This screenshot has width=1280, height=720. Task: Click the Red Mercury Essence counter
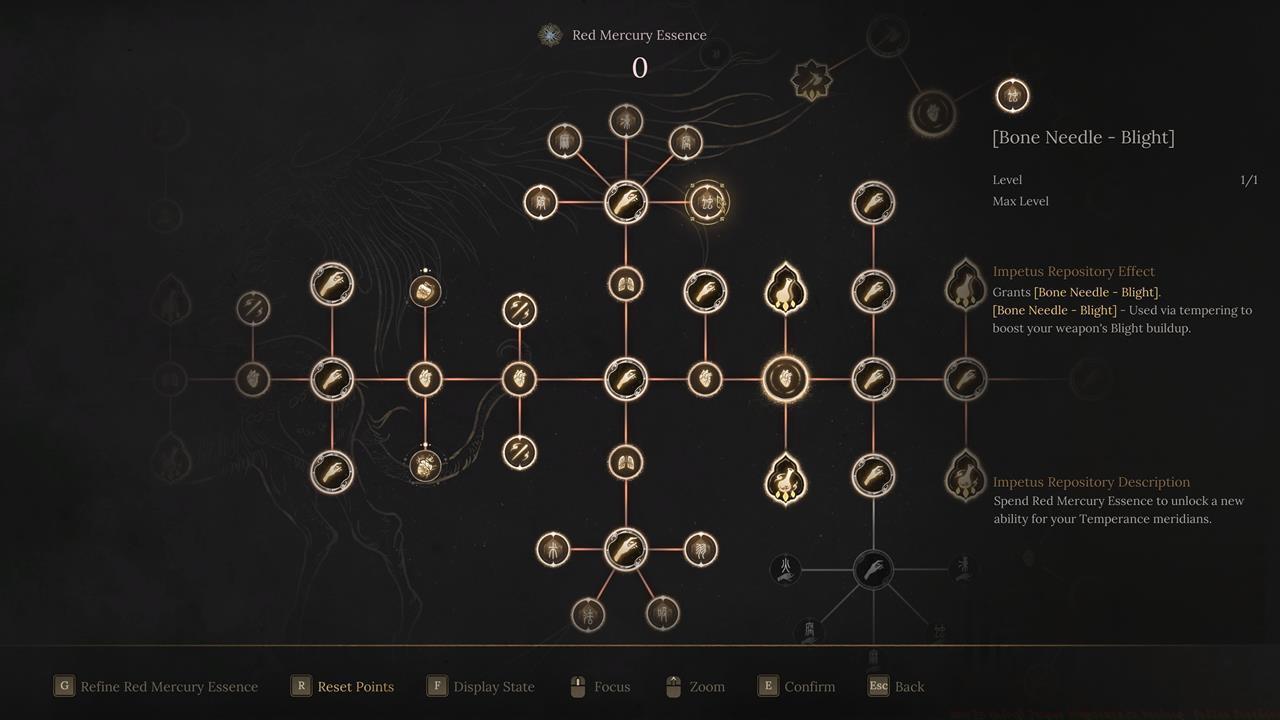640,68
